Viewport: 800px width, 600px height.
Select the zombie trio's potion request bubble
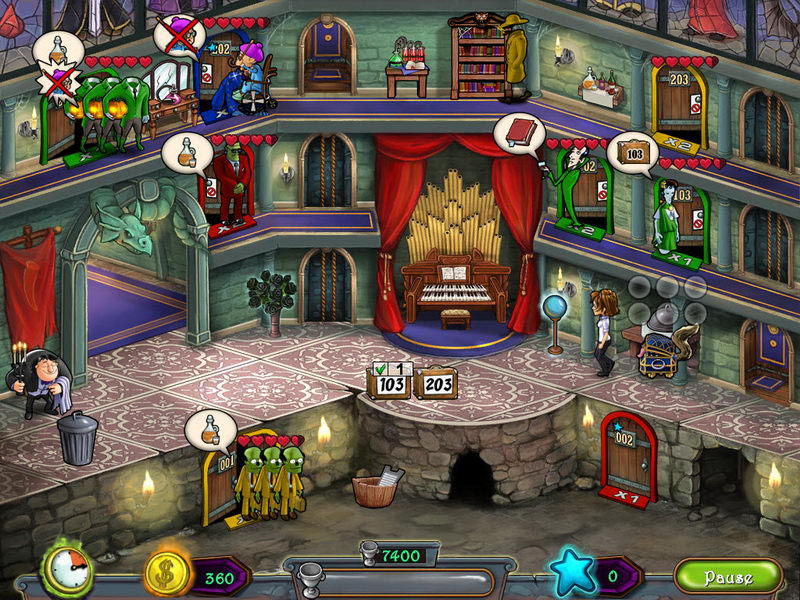pos(210,430)
